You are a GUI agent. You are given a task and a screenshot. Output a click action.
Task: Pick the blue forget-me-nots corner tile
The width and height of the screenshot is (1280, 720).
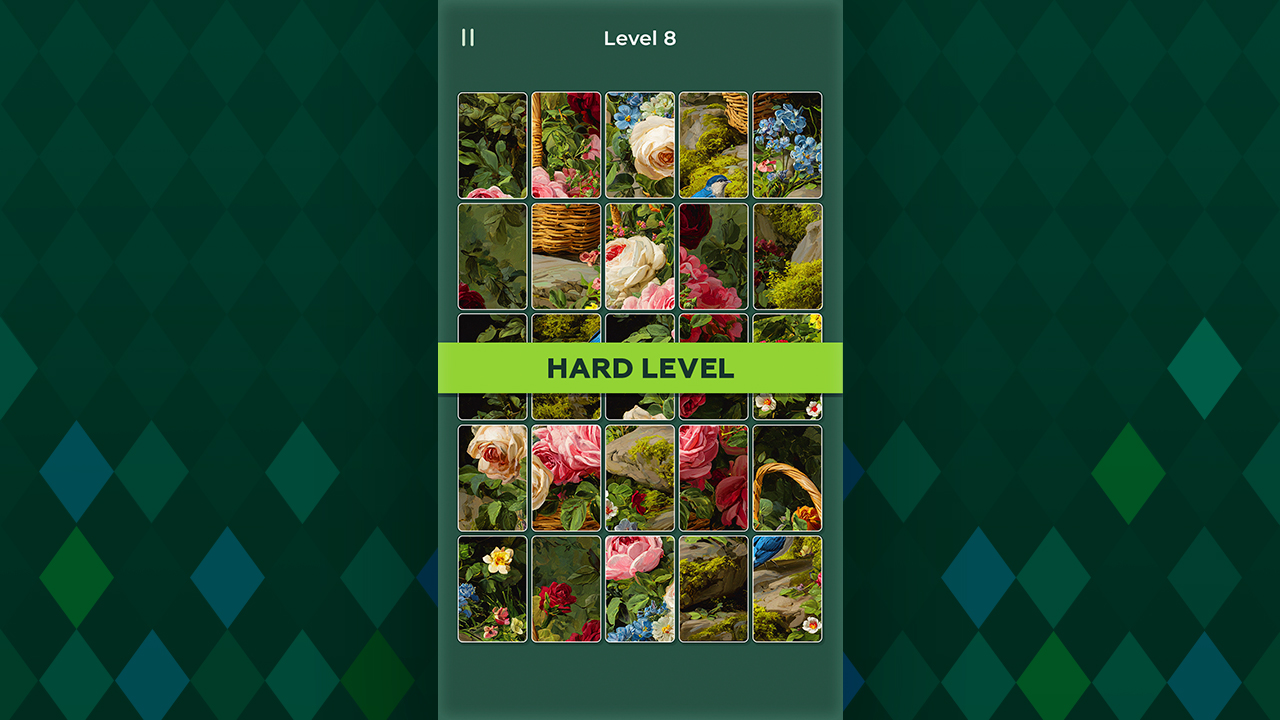coord(787,145)
